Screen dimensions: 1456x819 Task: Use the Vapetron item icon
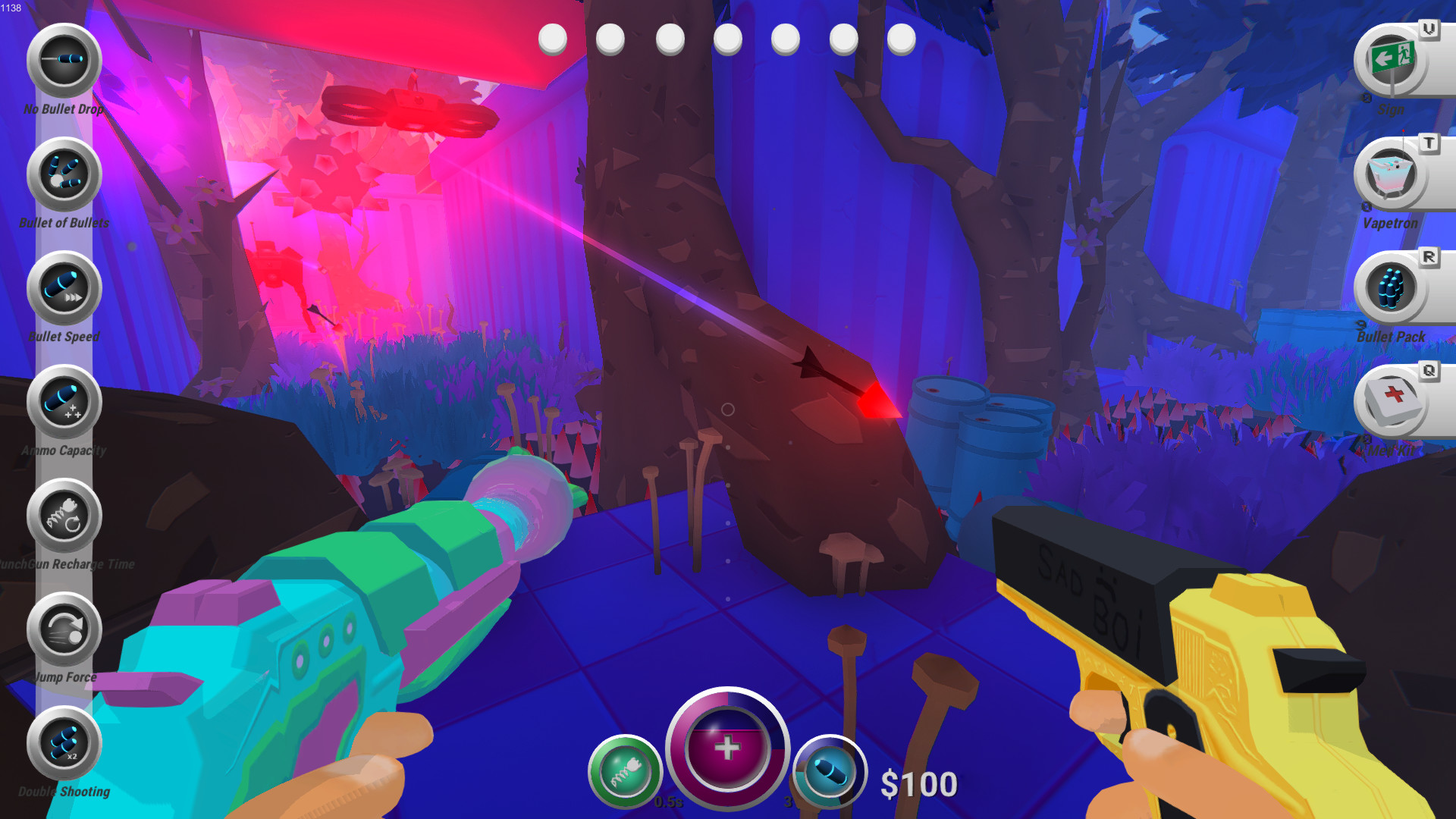pyautogui.click(x=1391, y=174)
